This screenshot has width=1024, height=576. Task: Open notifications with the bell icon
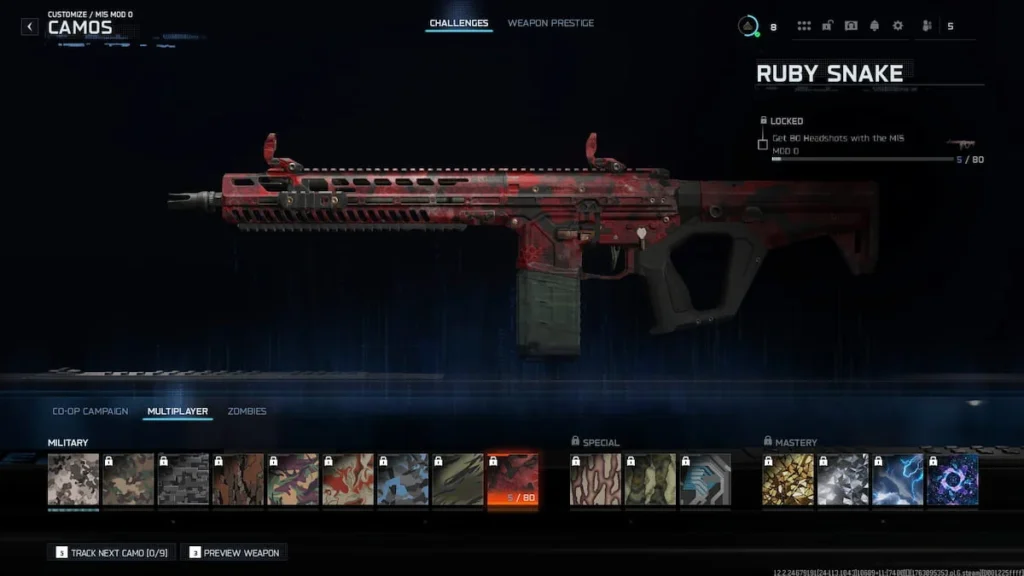pyautogui.click(x=874, y=26)
